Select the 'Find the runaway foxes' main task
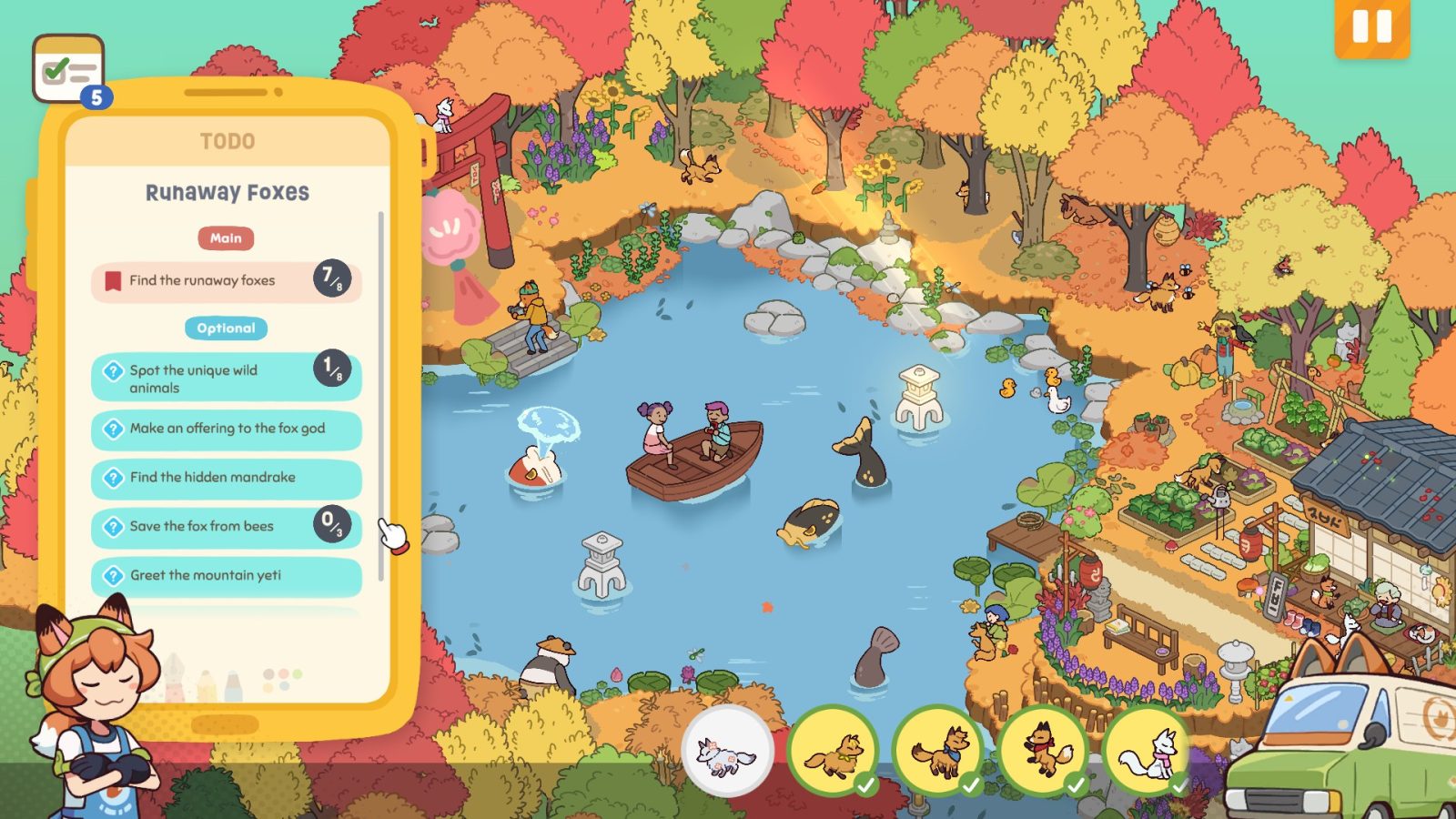Viewport: 1456px width, 819px height. (226, 280)
